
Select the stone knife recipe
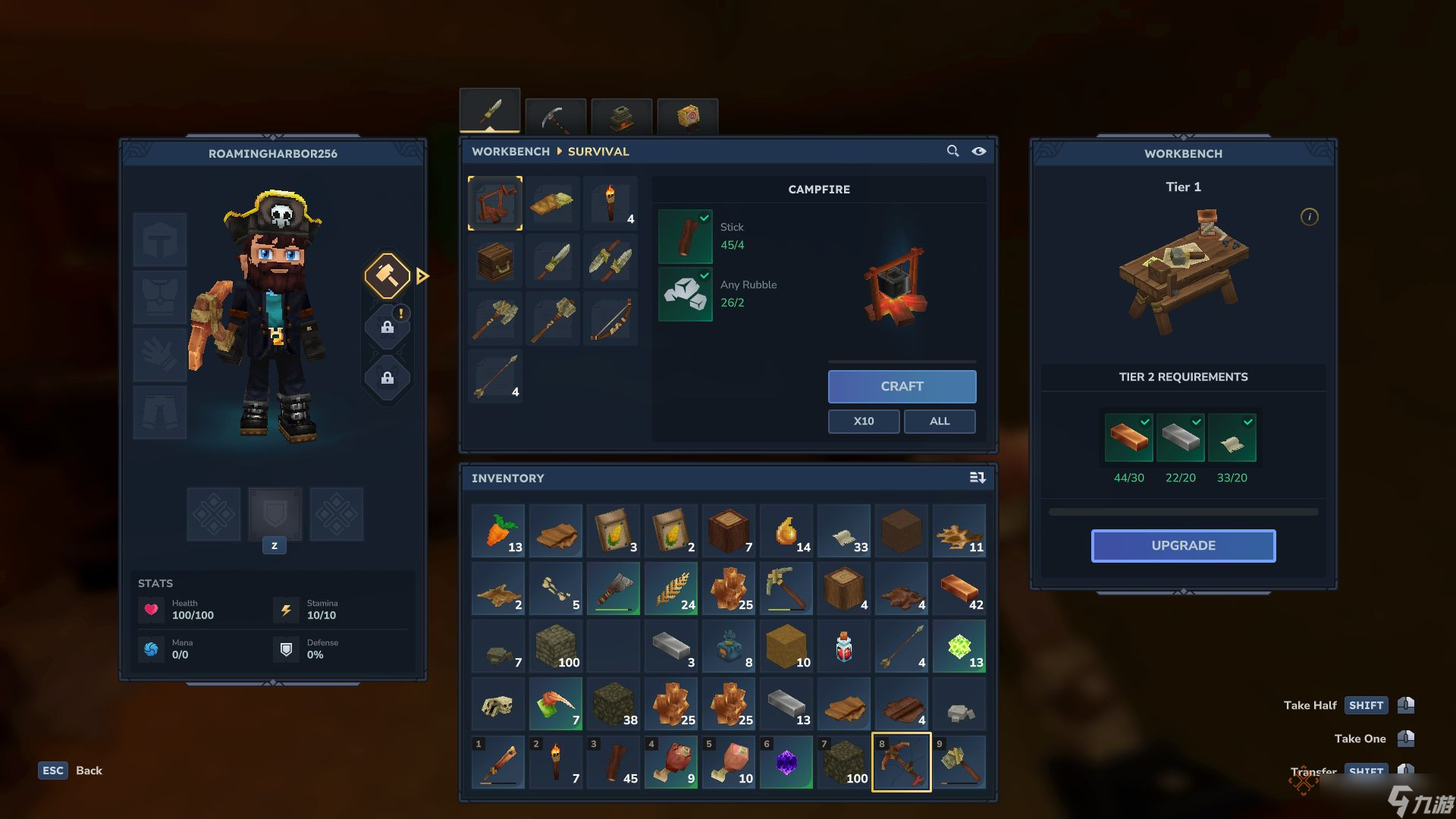click(553, 261)
